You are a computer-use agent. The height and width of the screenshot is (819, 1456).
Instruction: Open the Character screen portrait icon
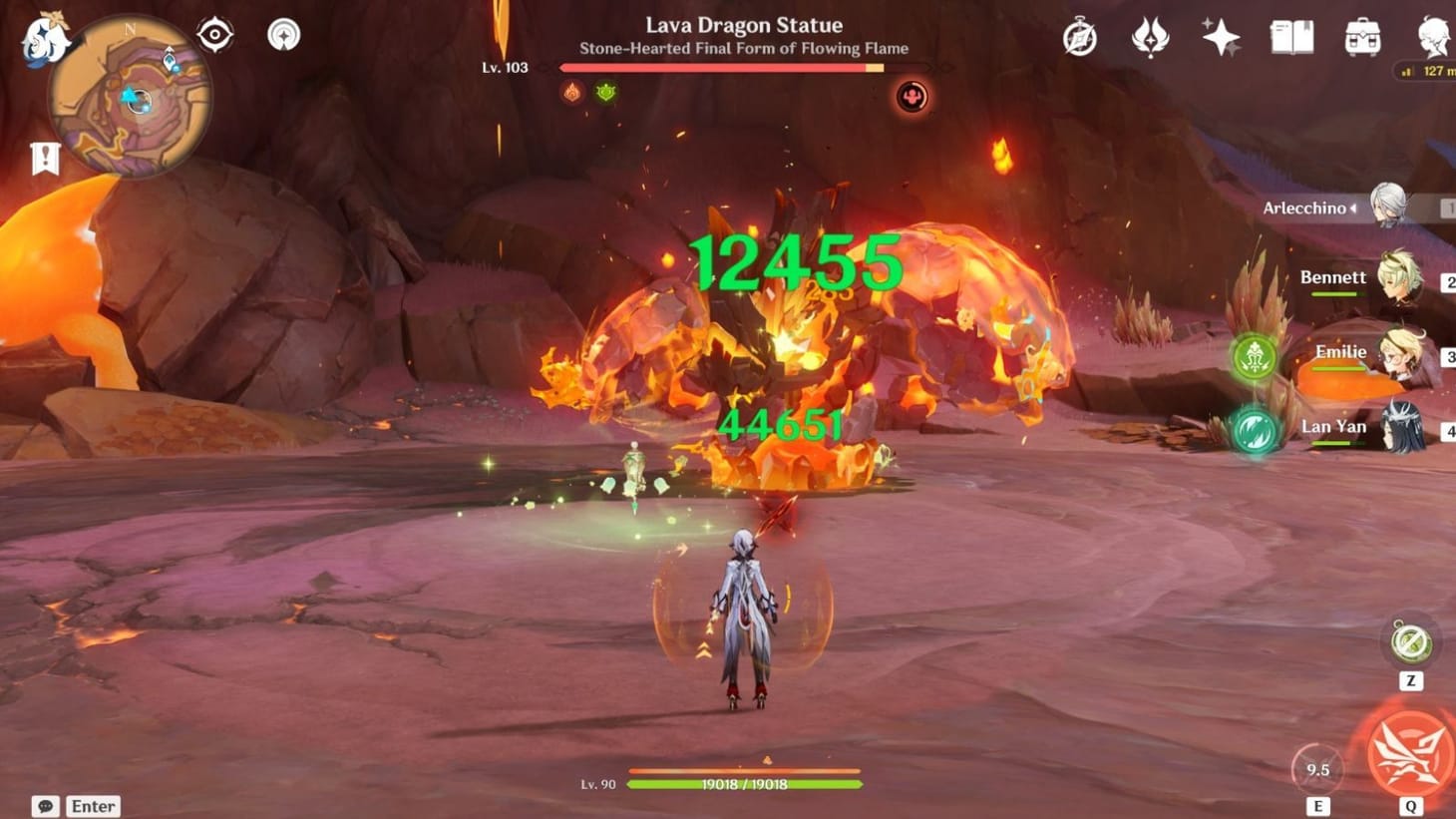point(1433,38)
